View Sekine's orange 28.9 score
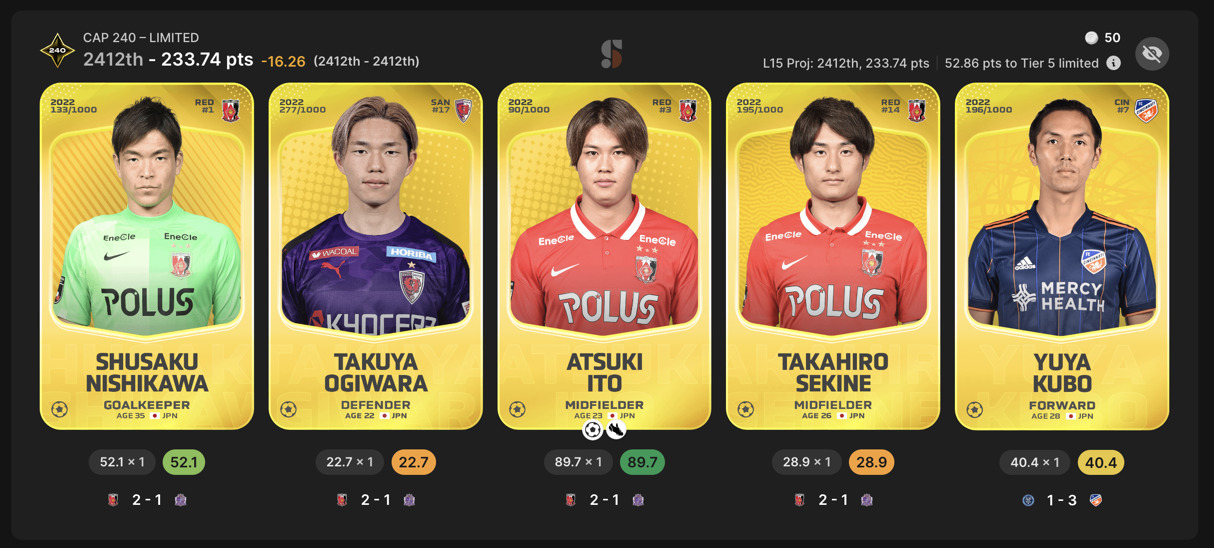The width and height of the screenshot is (1214, 548). [871, 462]
